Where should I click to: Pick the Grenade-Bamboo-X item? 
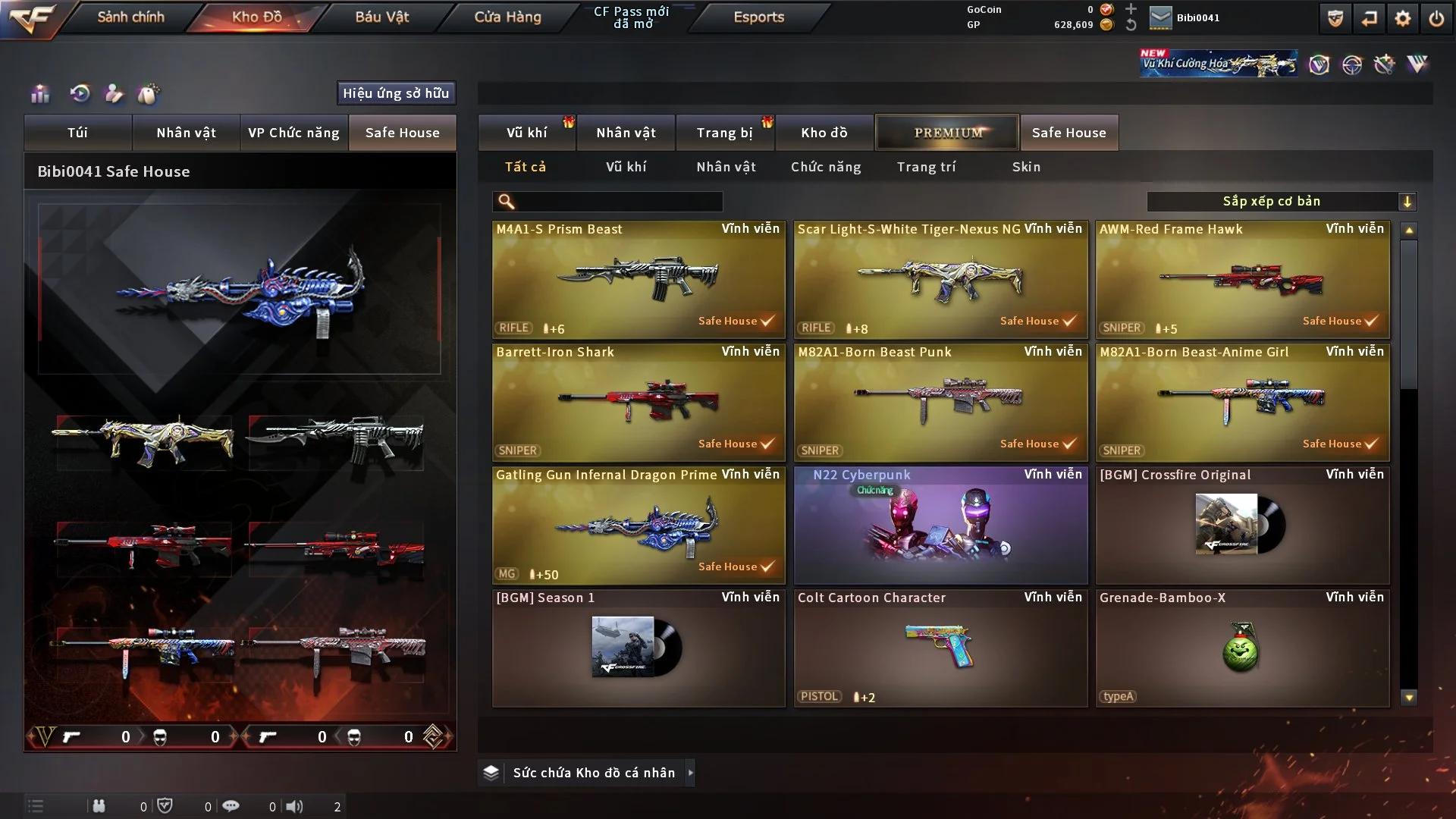point(1242,648)
